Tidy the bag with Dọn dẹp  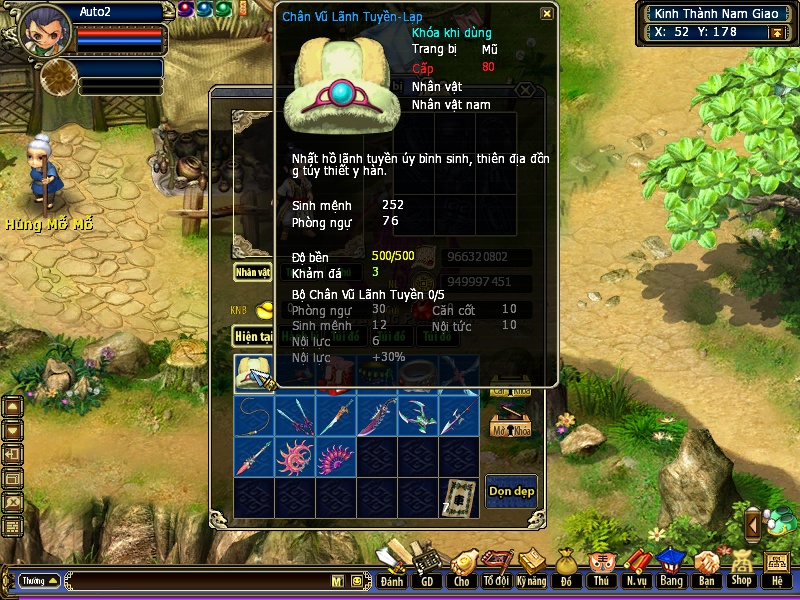pos(510,490)
